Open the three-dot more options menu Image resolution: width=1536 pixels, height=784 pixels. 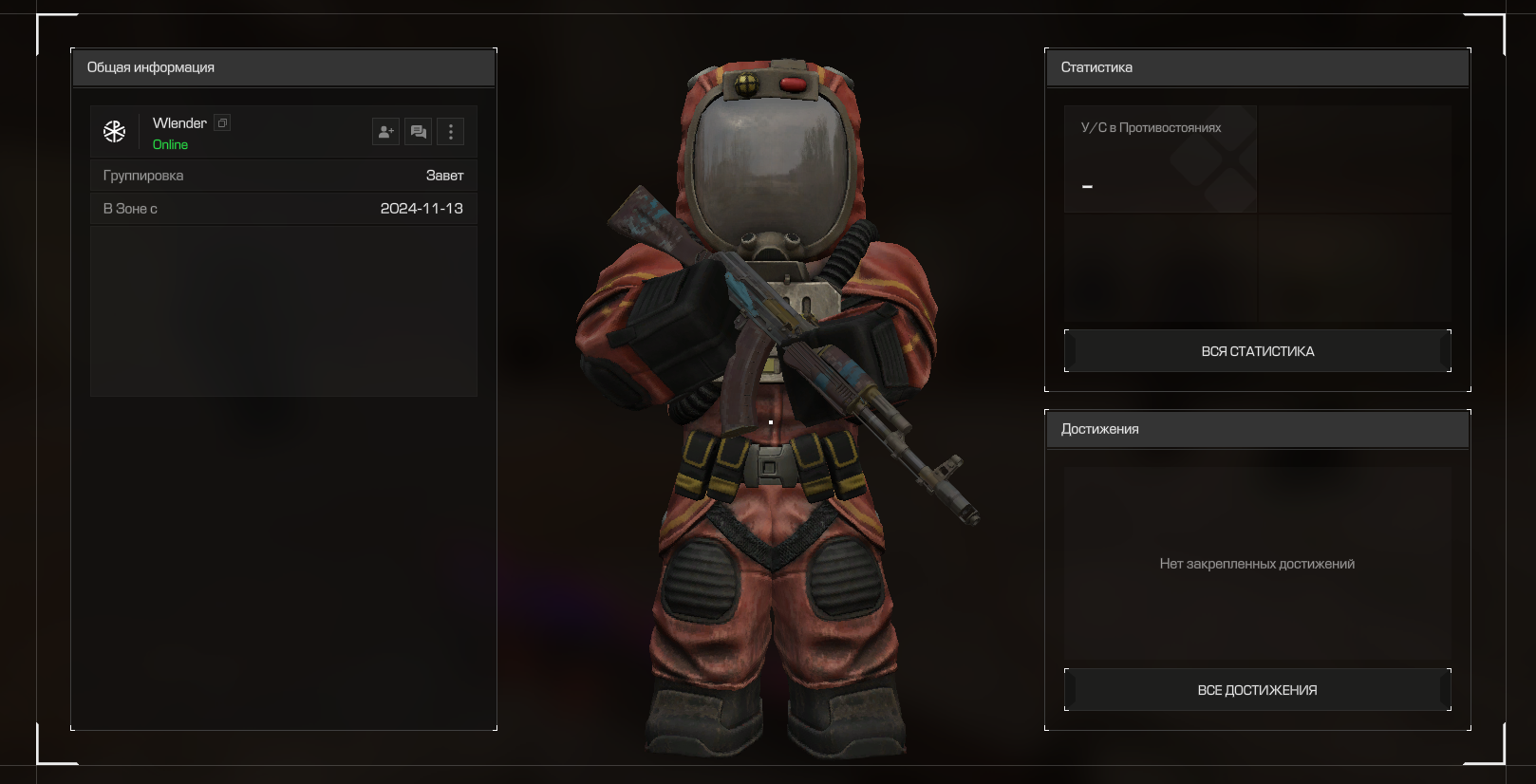click(451, 132)
